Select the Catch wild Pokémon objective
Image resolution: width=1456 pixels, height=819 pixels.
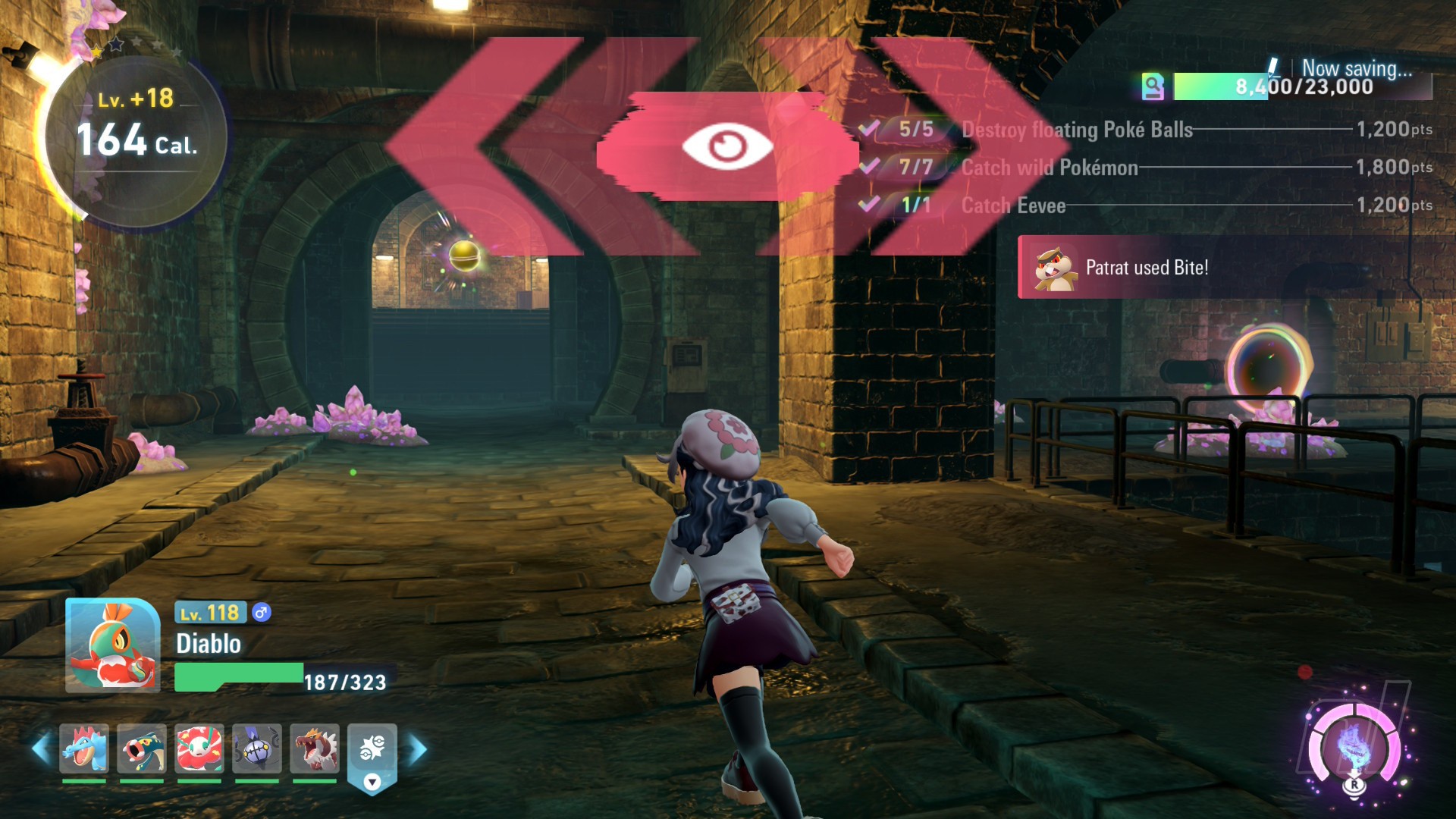click(1050, 168)
